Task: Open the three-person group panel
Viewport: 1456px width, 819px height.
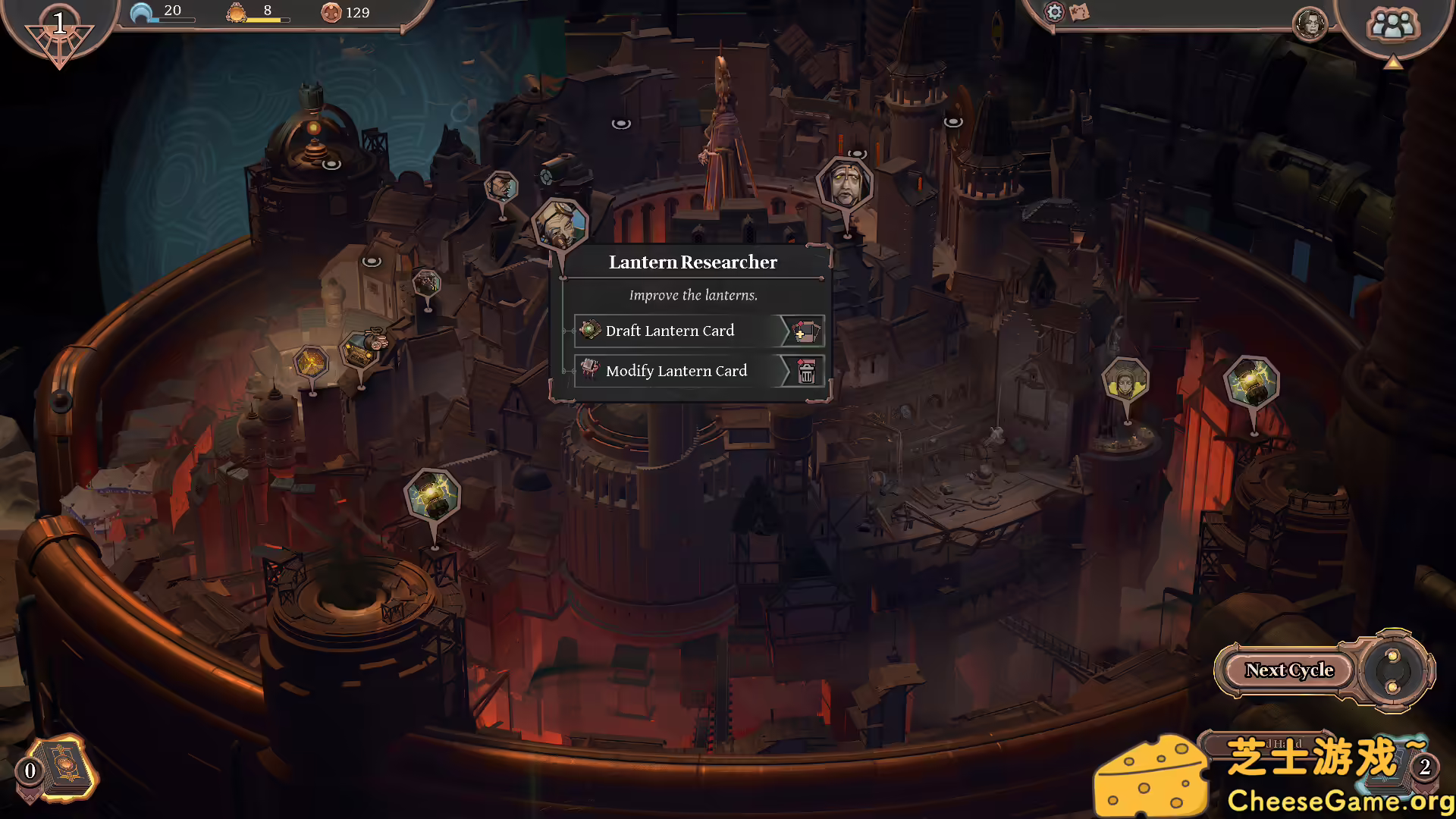Action: pyautogui.click(x=1392, y=24)
